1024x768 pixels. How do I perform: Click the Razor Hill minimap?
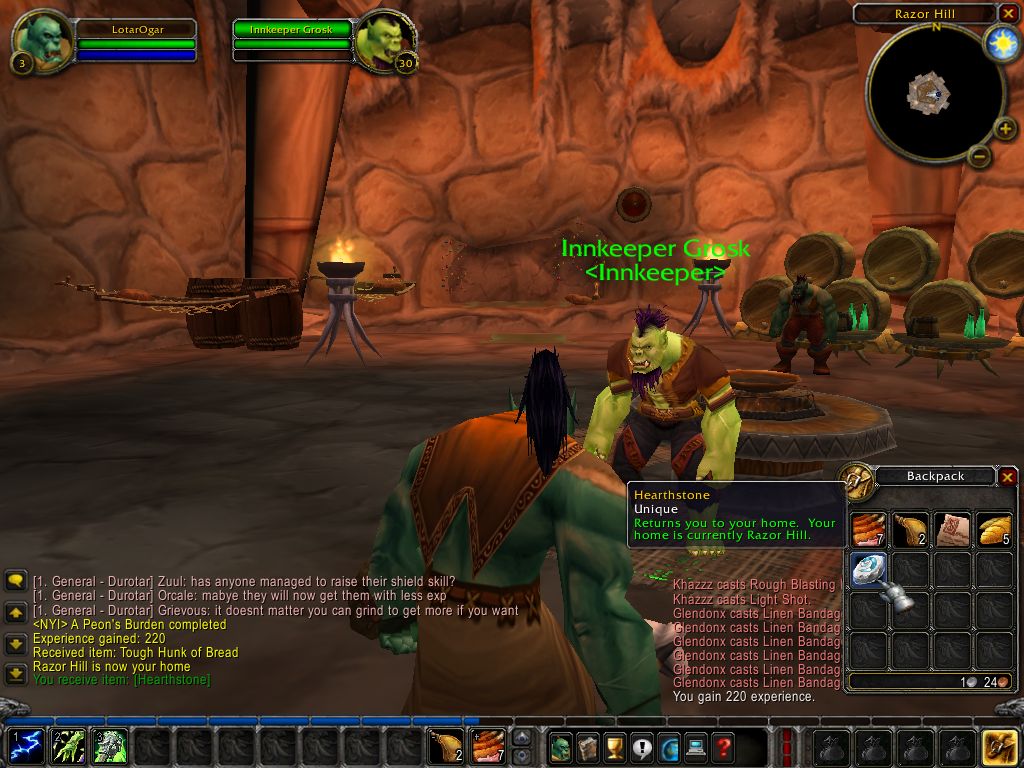click(x=927, y=94)
